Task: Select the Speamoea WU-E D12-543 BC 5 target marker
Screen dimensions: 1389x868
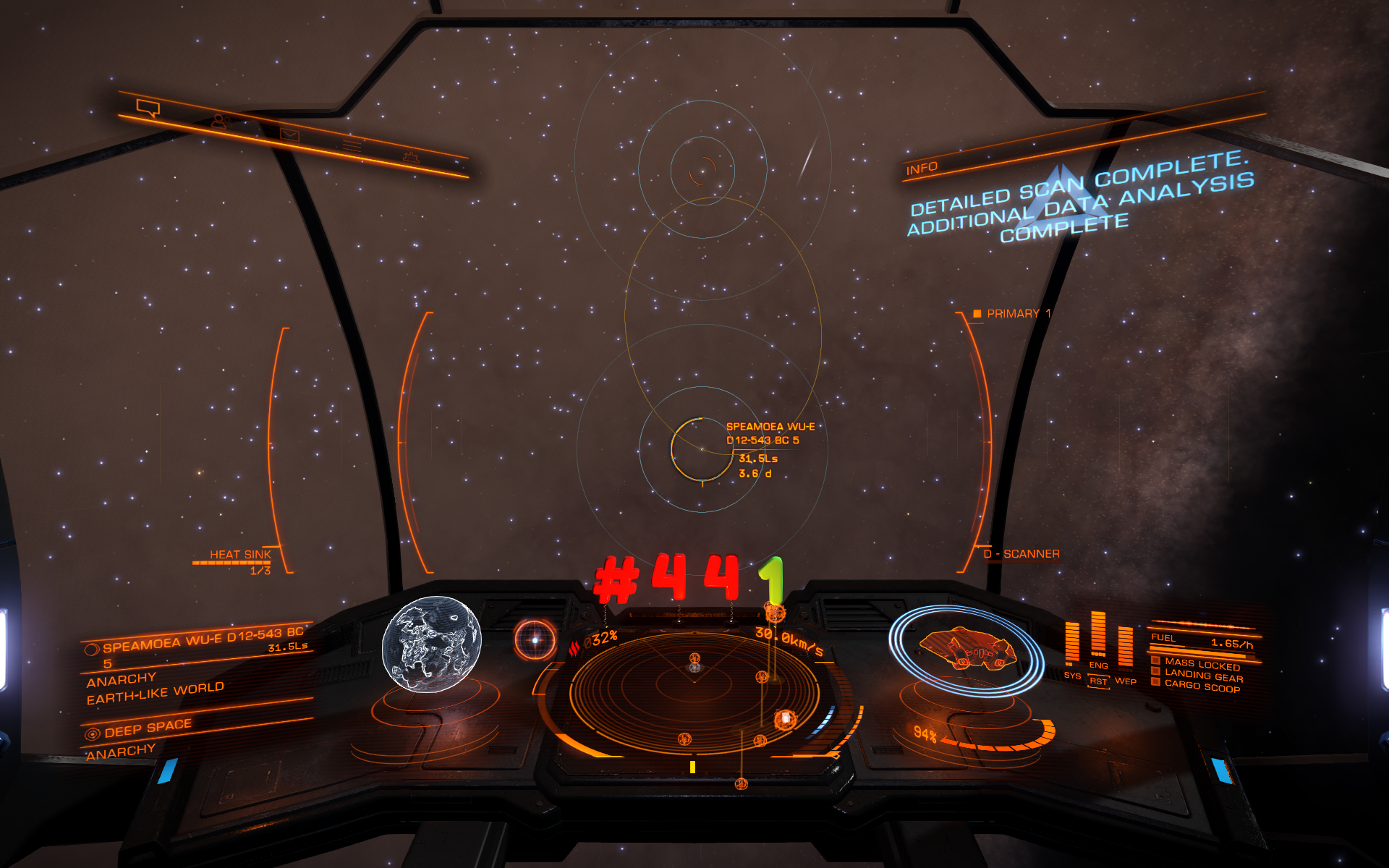Action: [x=701, y=449]
